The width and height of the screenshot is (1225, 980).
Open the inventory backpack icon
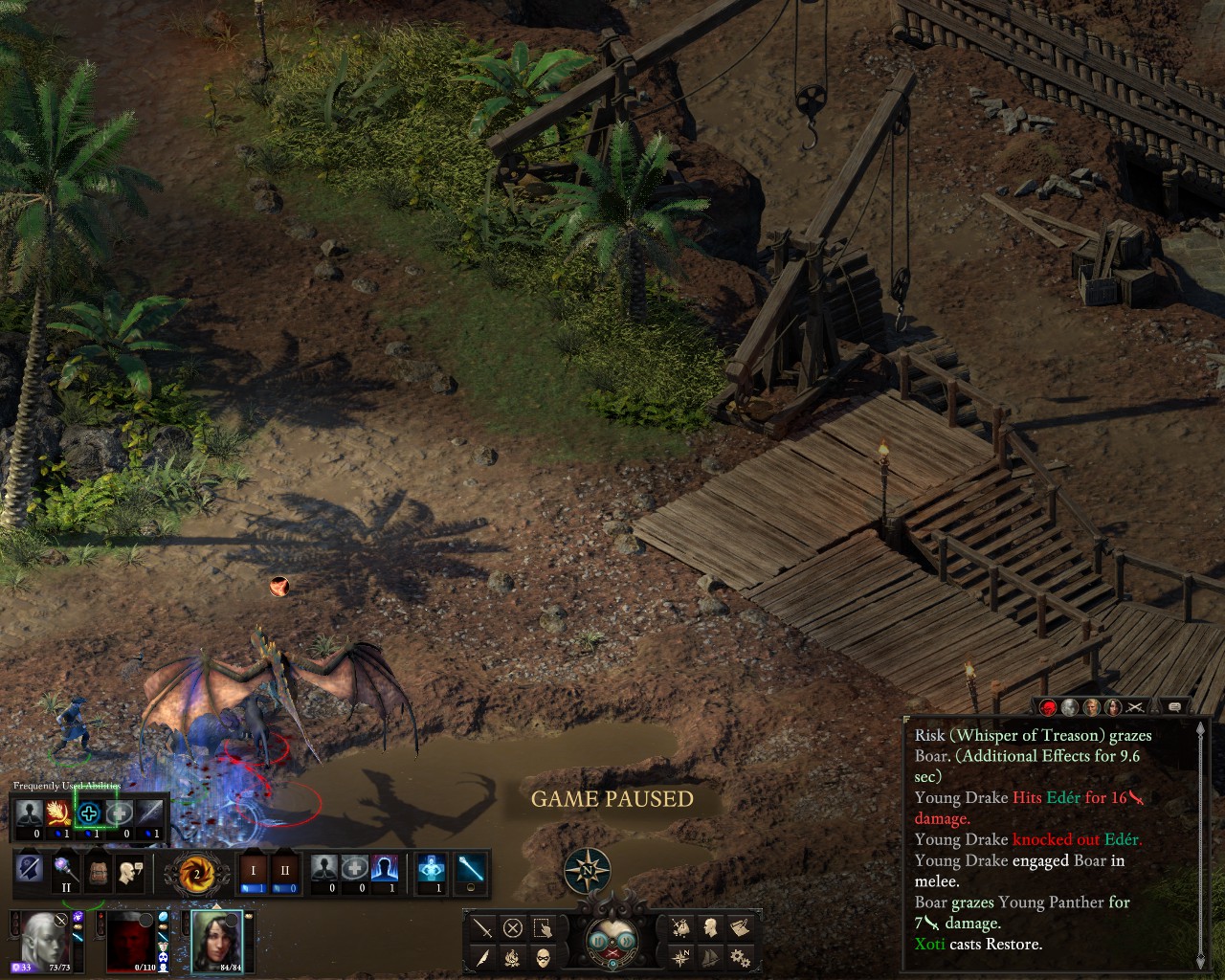tap(95, 871)
